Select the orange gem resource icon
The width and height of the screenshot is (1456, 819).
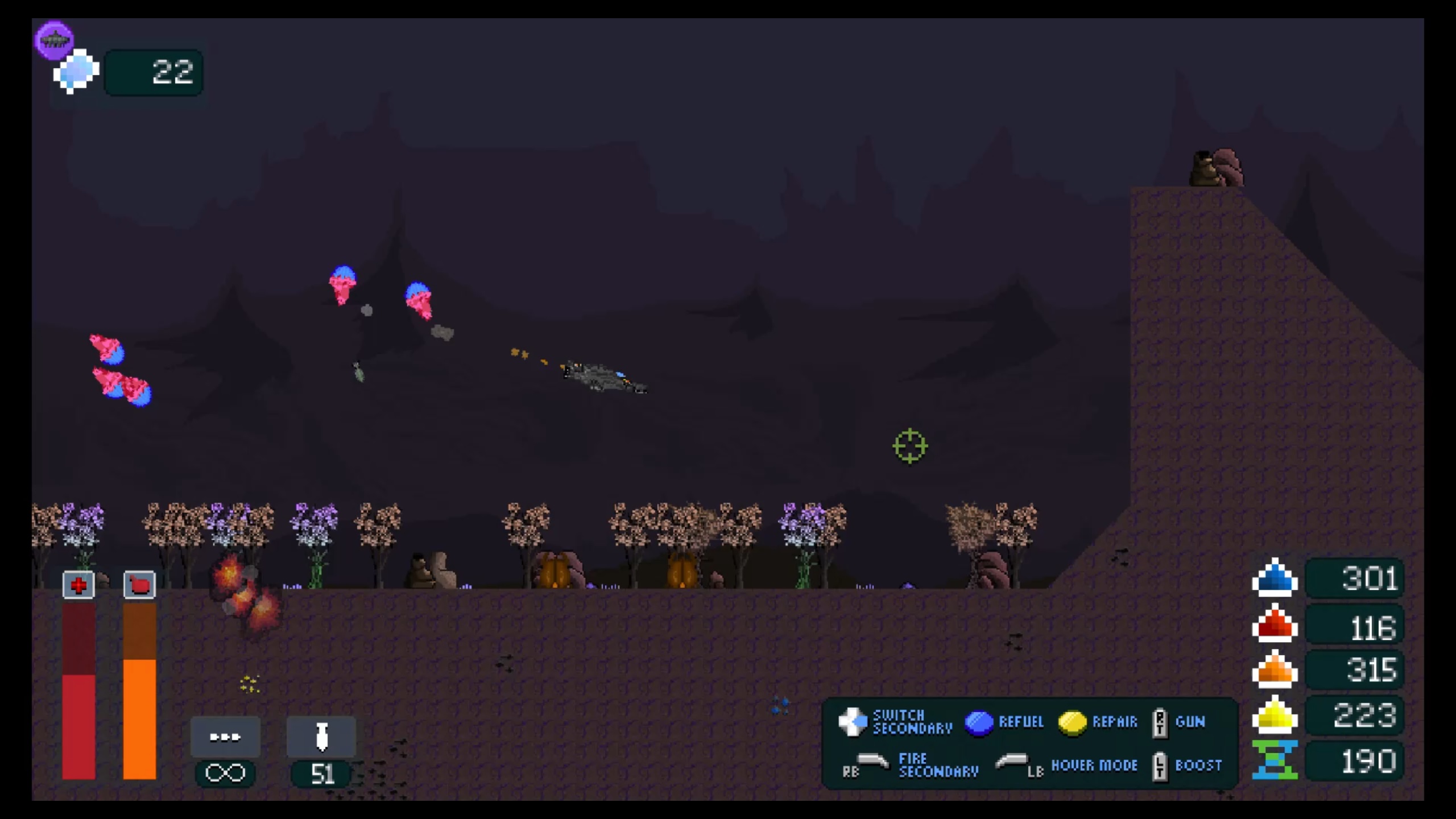click(x=1275, y=669)
